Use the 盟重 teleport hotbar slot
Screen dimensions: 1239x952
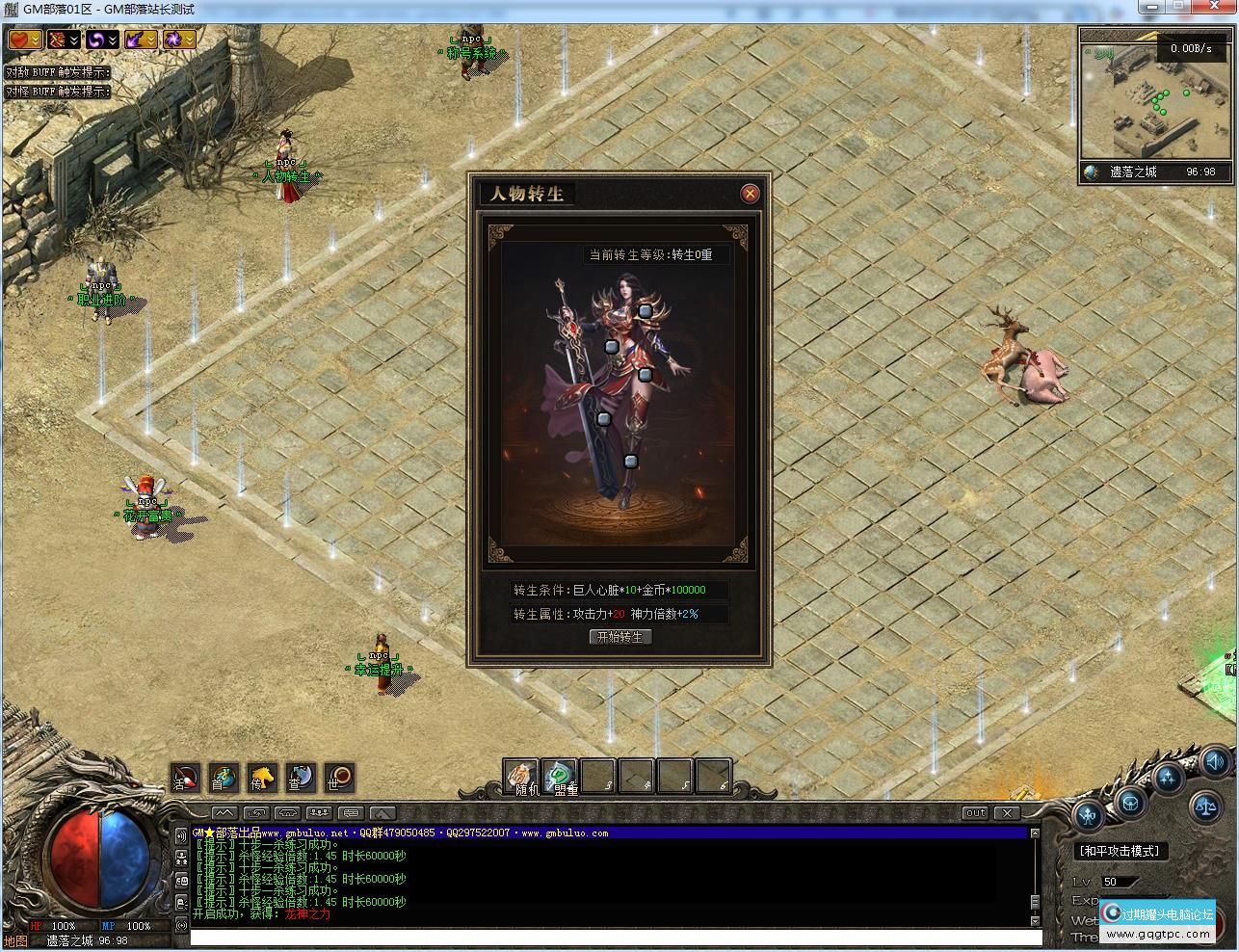[560, 777]
